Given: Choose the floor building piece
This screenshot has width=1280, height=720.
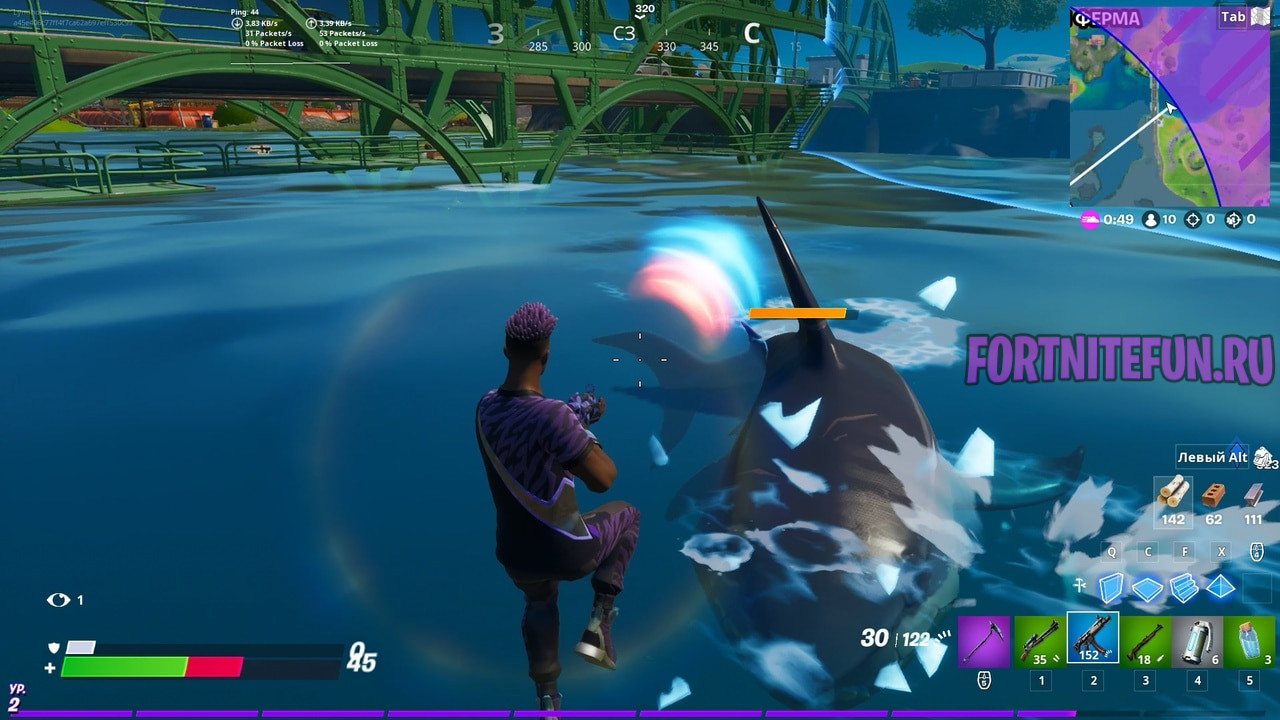Looking at the screenshot, I should (1148, 589).
